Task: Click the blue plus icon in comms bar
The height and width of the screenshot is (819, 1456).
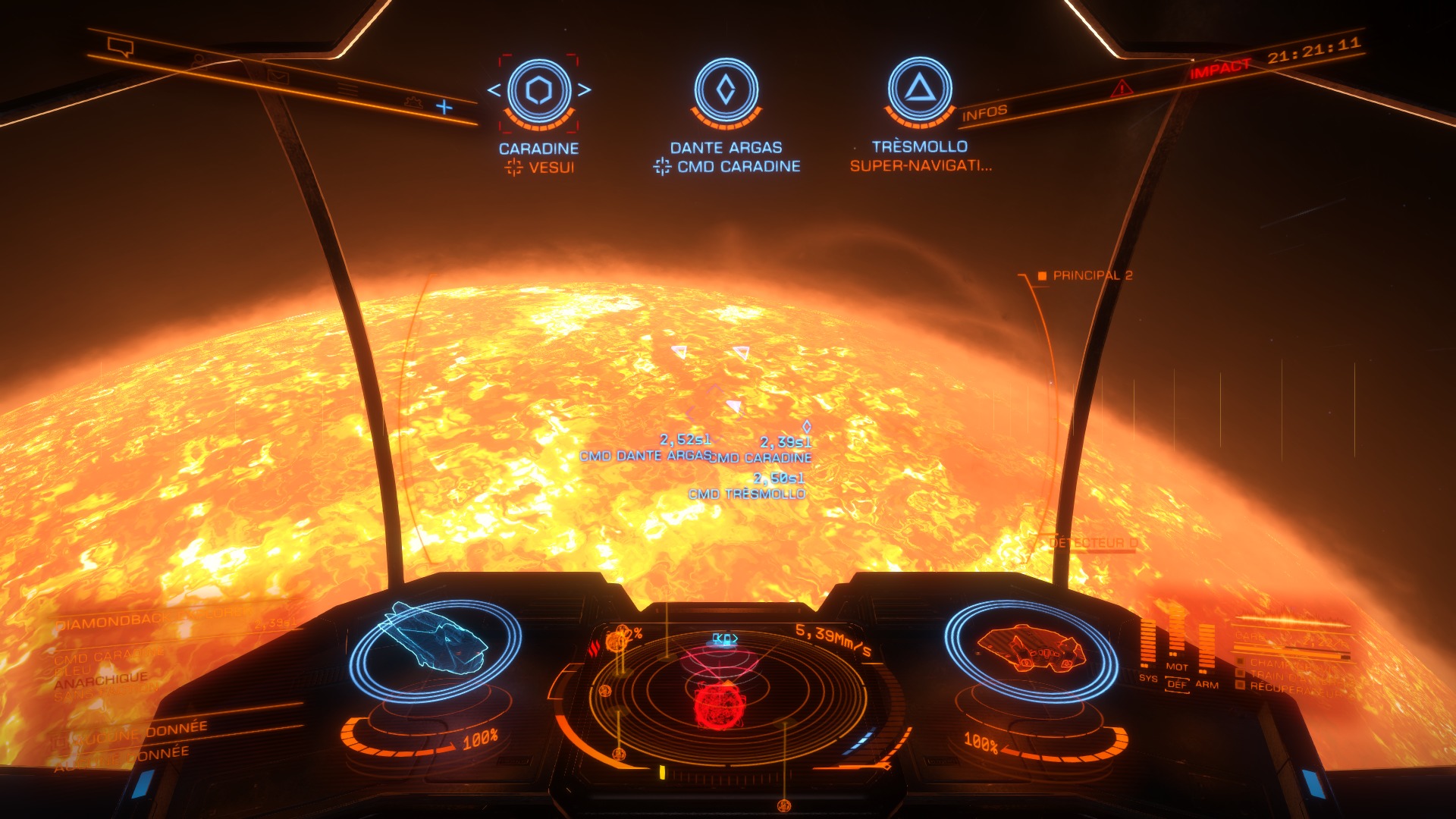Action: pyautogui.click(x=444, y=107)
